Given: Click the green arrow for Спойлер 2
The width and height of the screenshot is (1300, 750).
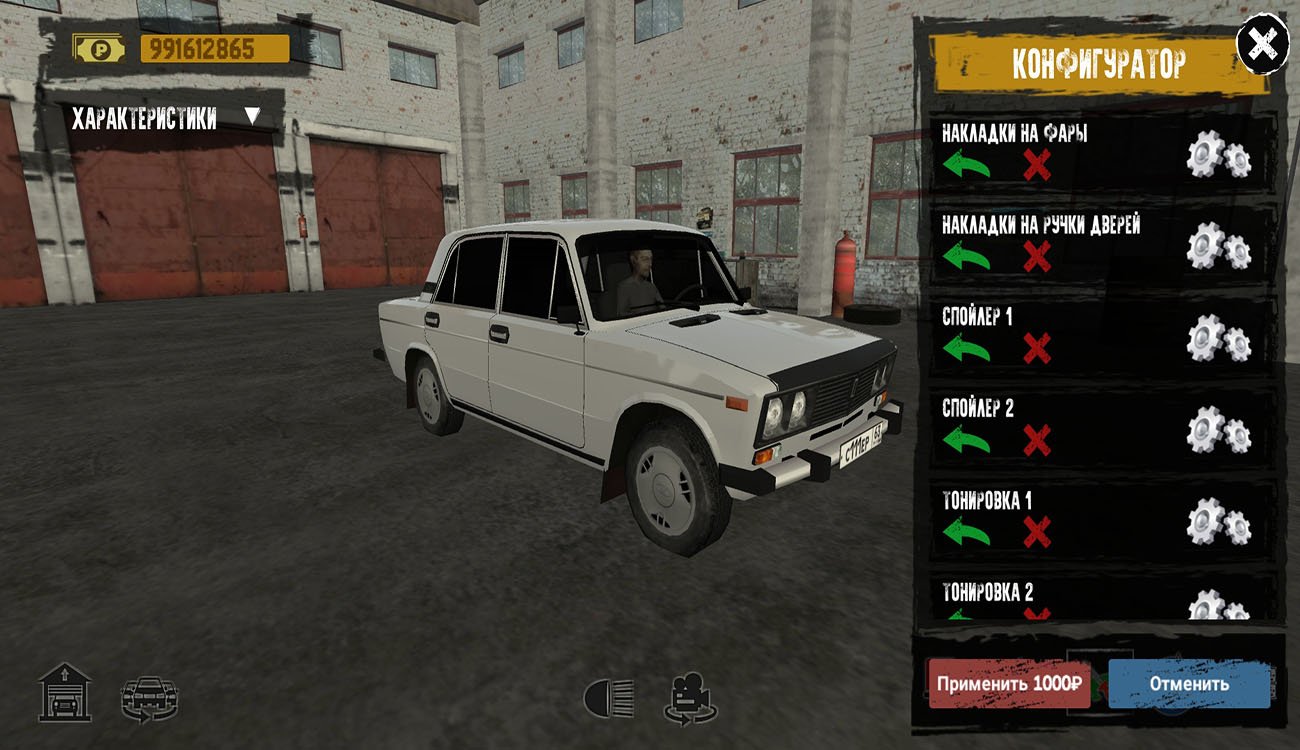Looking at the screenshot, I should point(966,440).
